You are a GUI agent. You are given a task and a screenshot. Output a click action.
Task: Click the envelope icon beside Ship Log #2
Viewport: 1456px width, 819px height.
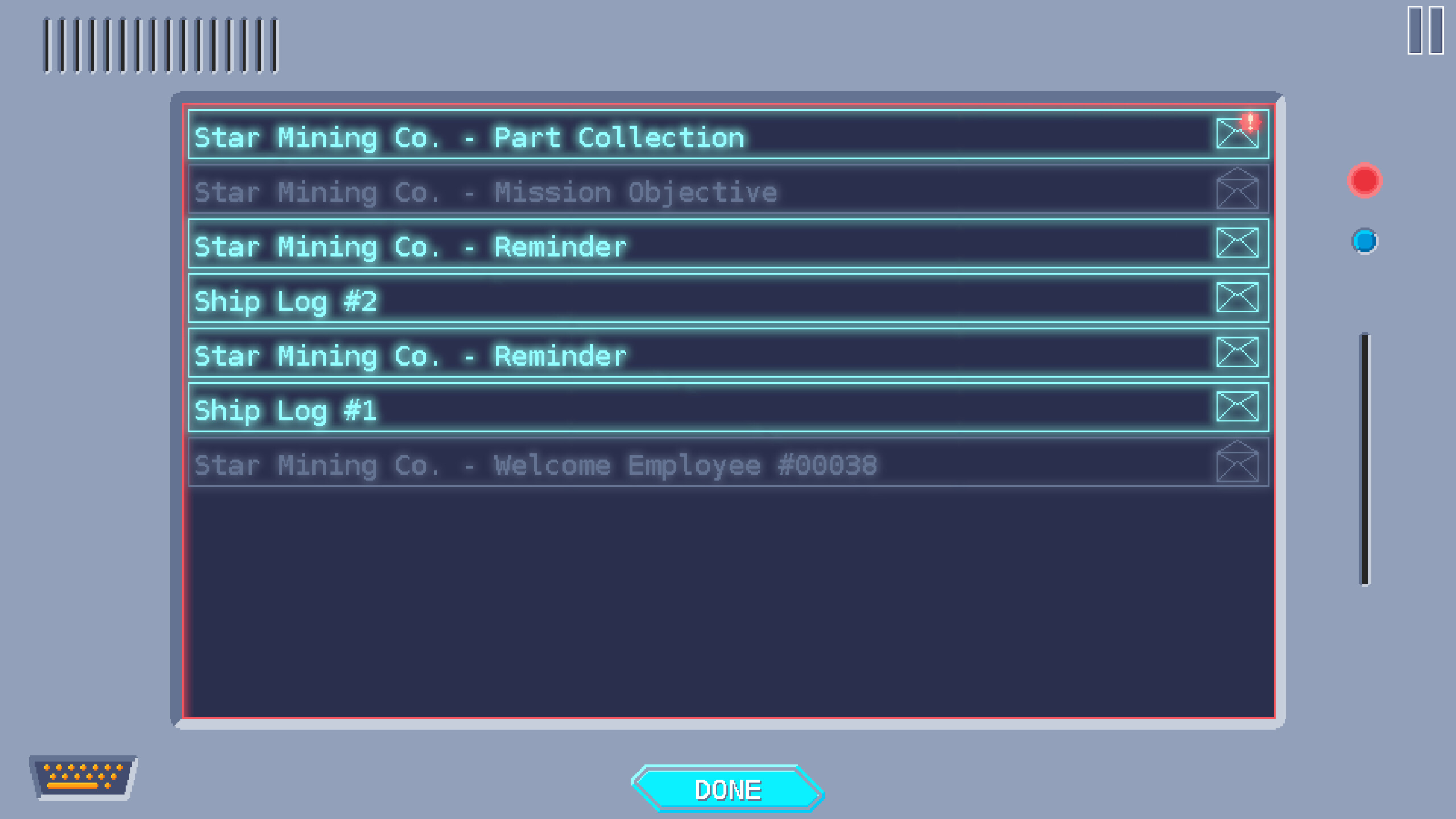(1239, 297)
